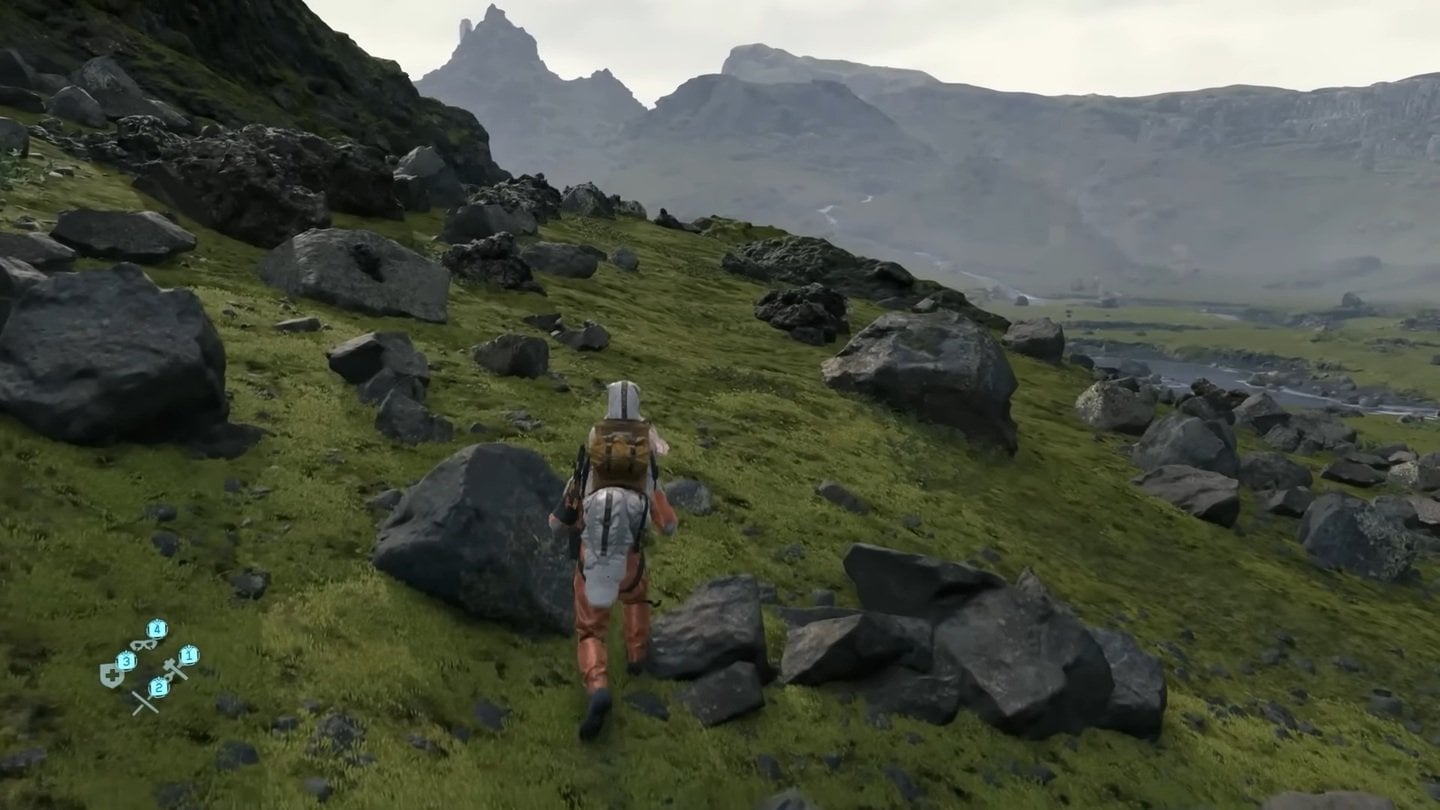Screen dimensions: 1440x810
Task: Click the strap on Sam's shoulder
Action: click(585, 470)
